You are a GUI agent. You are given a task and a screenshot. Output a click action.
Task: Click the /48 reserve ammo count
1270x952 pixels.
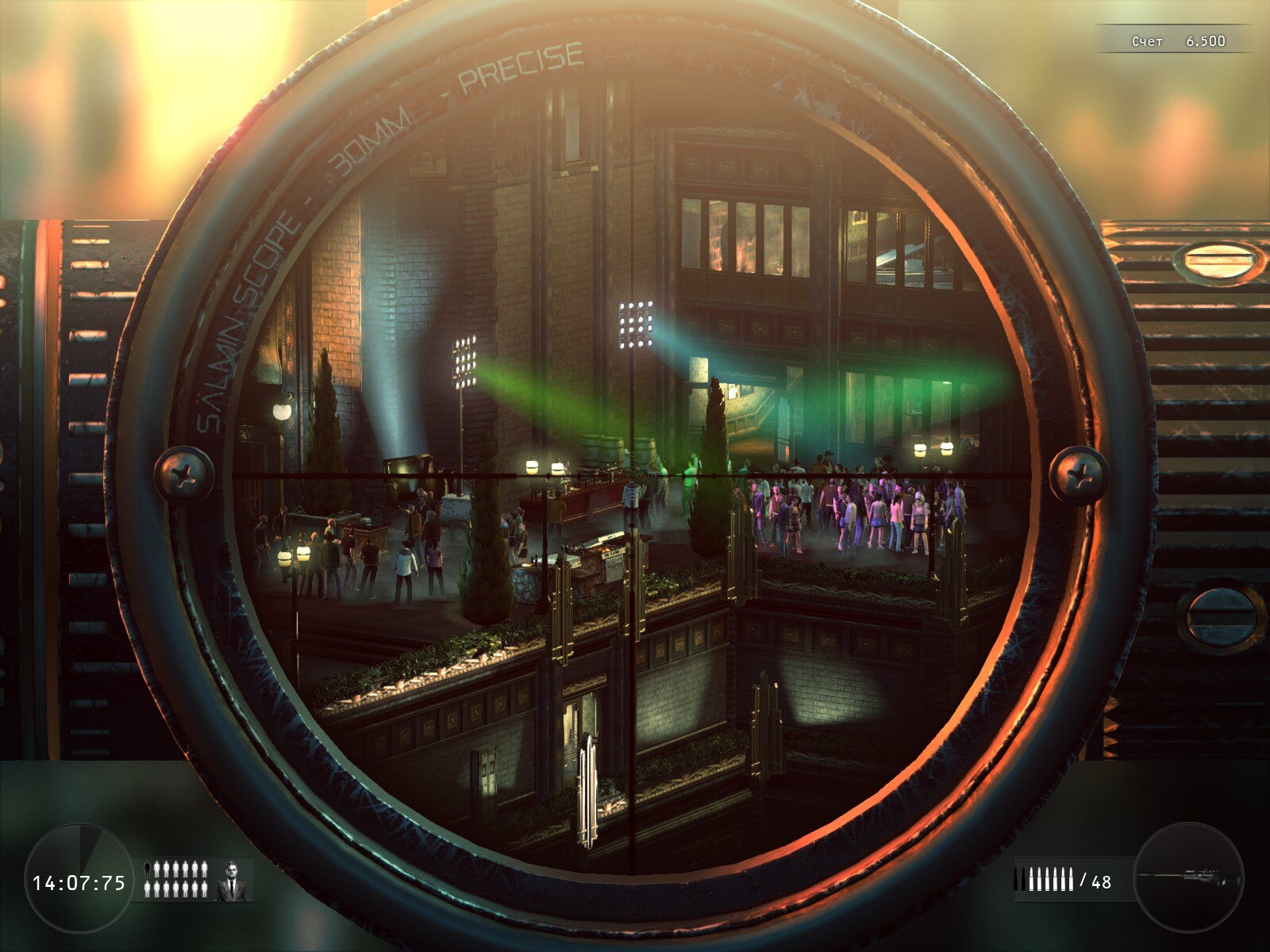pyautogui.click(x=1095, y=881)
